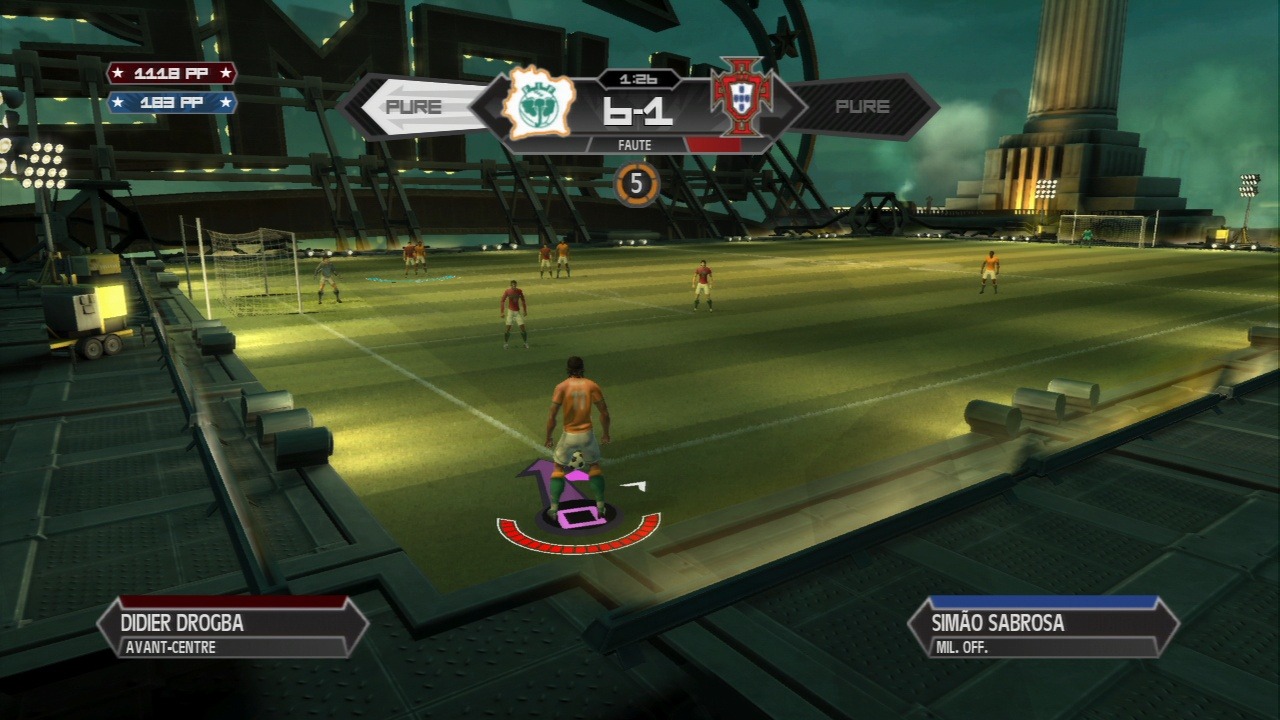Select the Portugal team crest
Image resolution: width=1280 pixels, height=720 pixels.
(741, 98)
